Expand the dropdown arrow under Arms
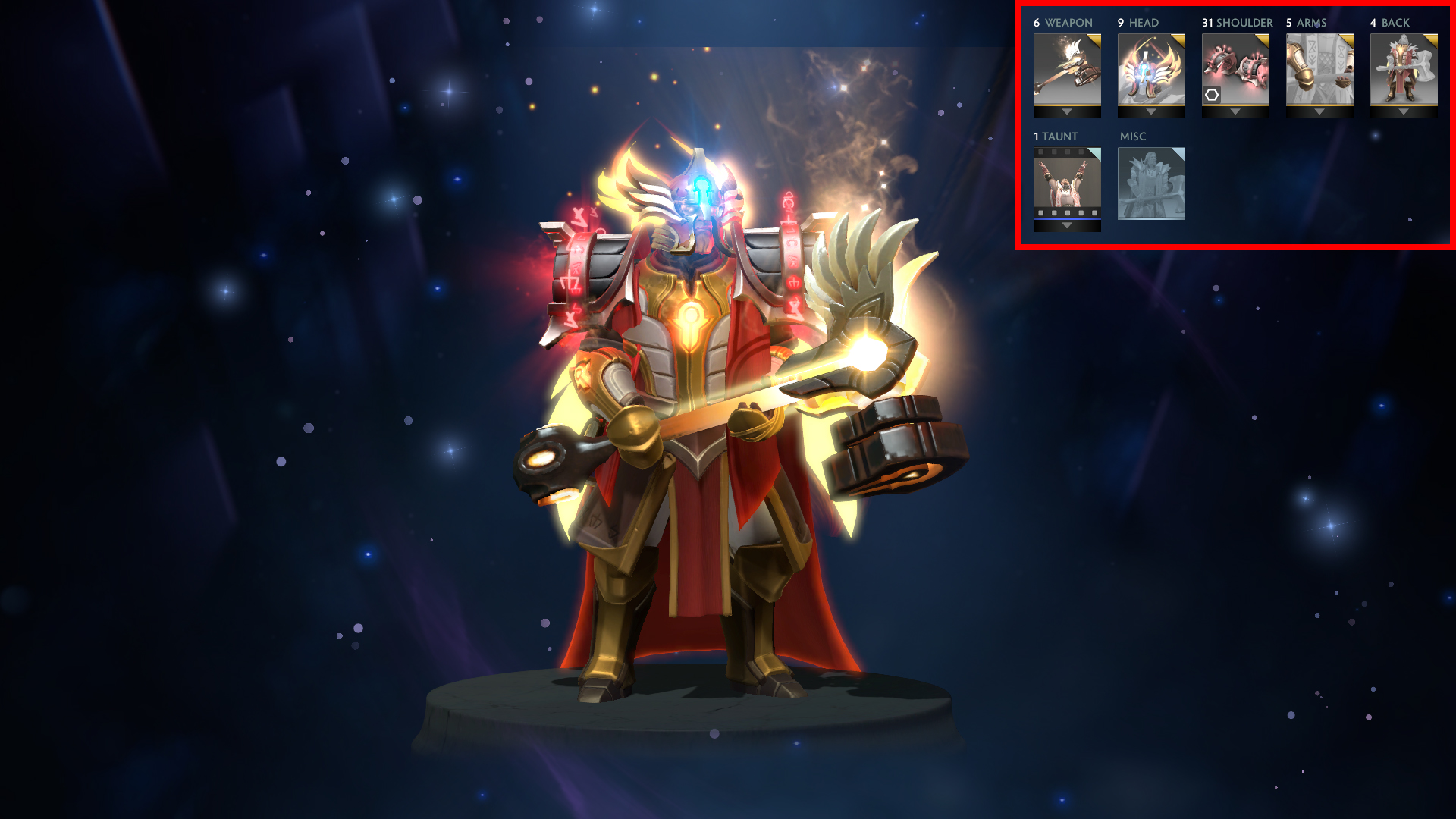The height and width of the screenshot is (819, 1456). 1319,112
